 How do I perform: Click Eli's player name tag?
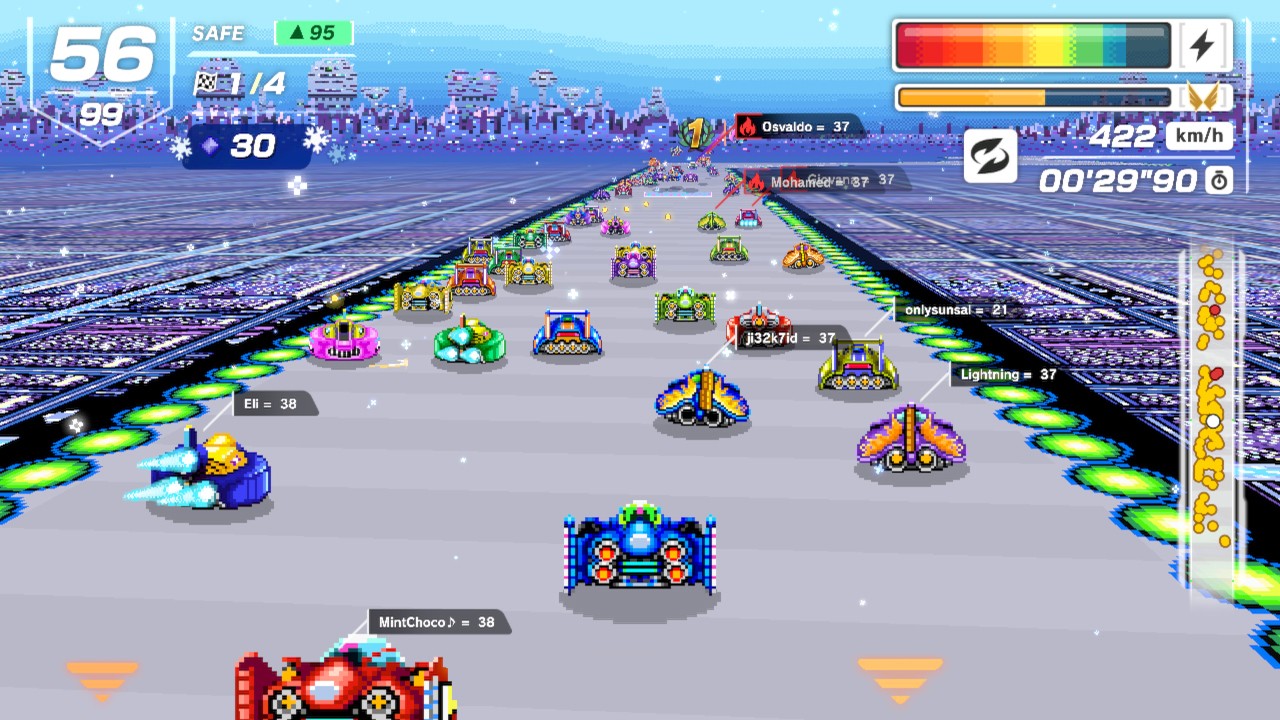coord(271,404)
